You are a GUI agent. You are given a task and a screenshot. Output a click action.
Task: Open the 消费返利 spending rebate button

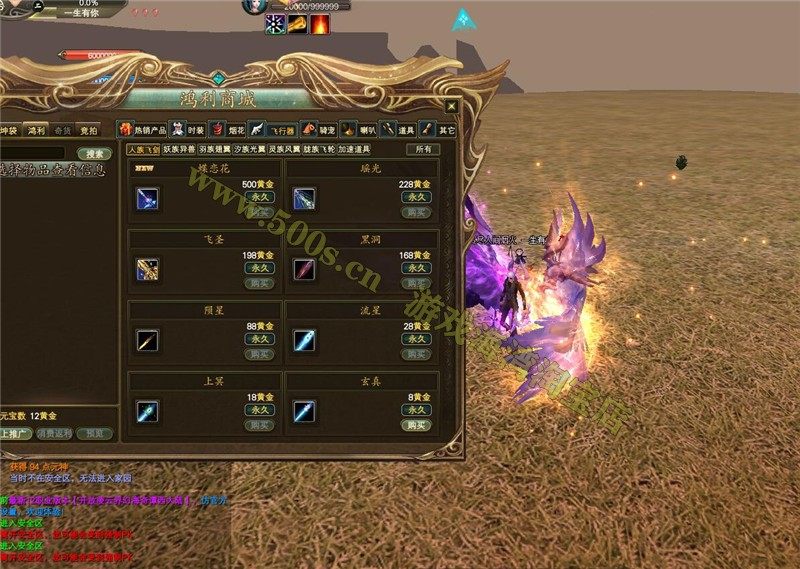[53, 434]
